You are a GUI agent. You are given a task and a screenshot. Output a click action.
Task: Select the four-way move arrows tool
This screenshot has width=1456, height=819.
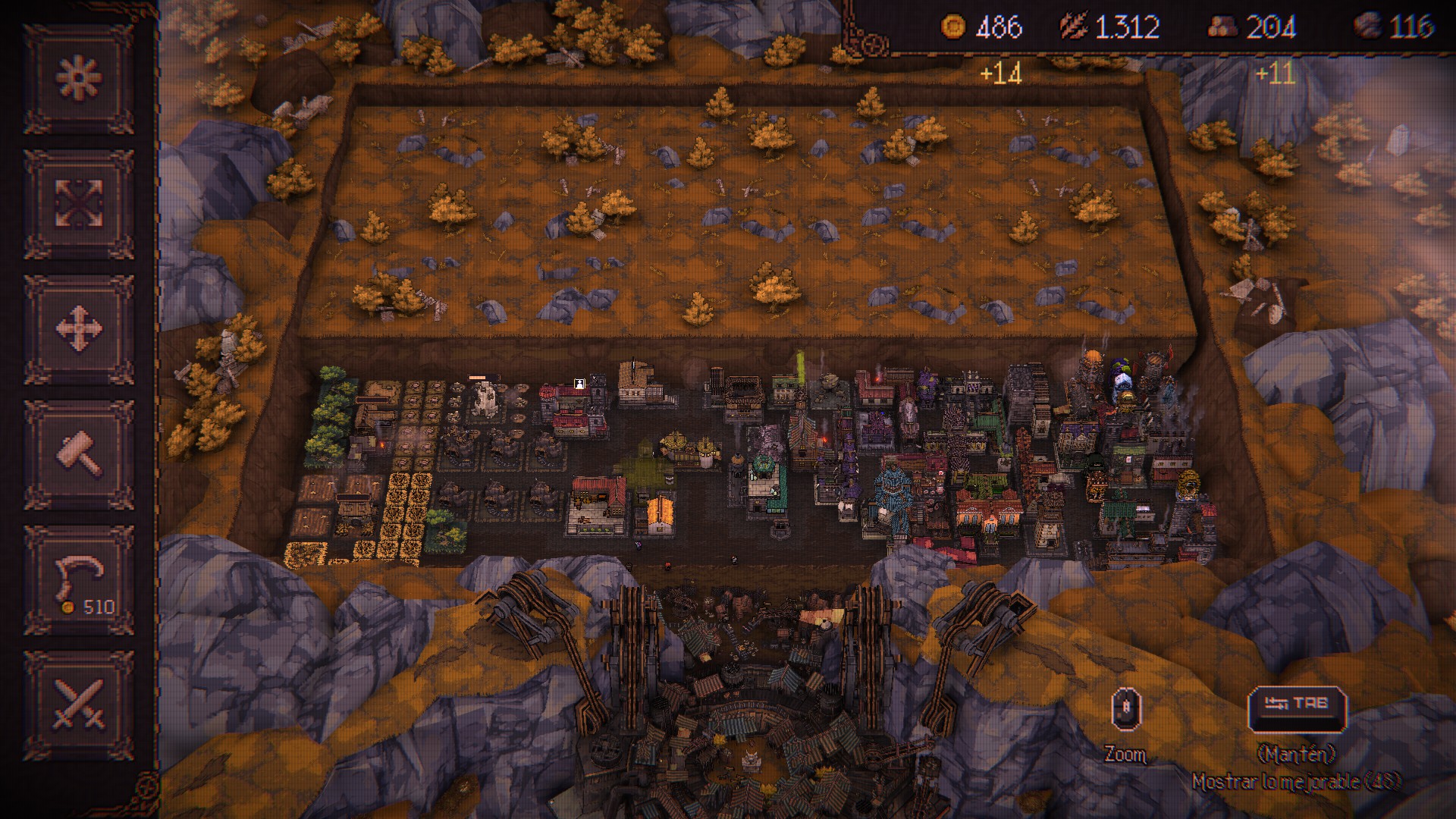coord(80,329)
